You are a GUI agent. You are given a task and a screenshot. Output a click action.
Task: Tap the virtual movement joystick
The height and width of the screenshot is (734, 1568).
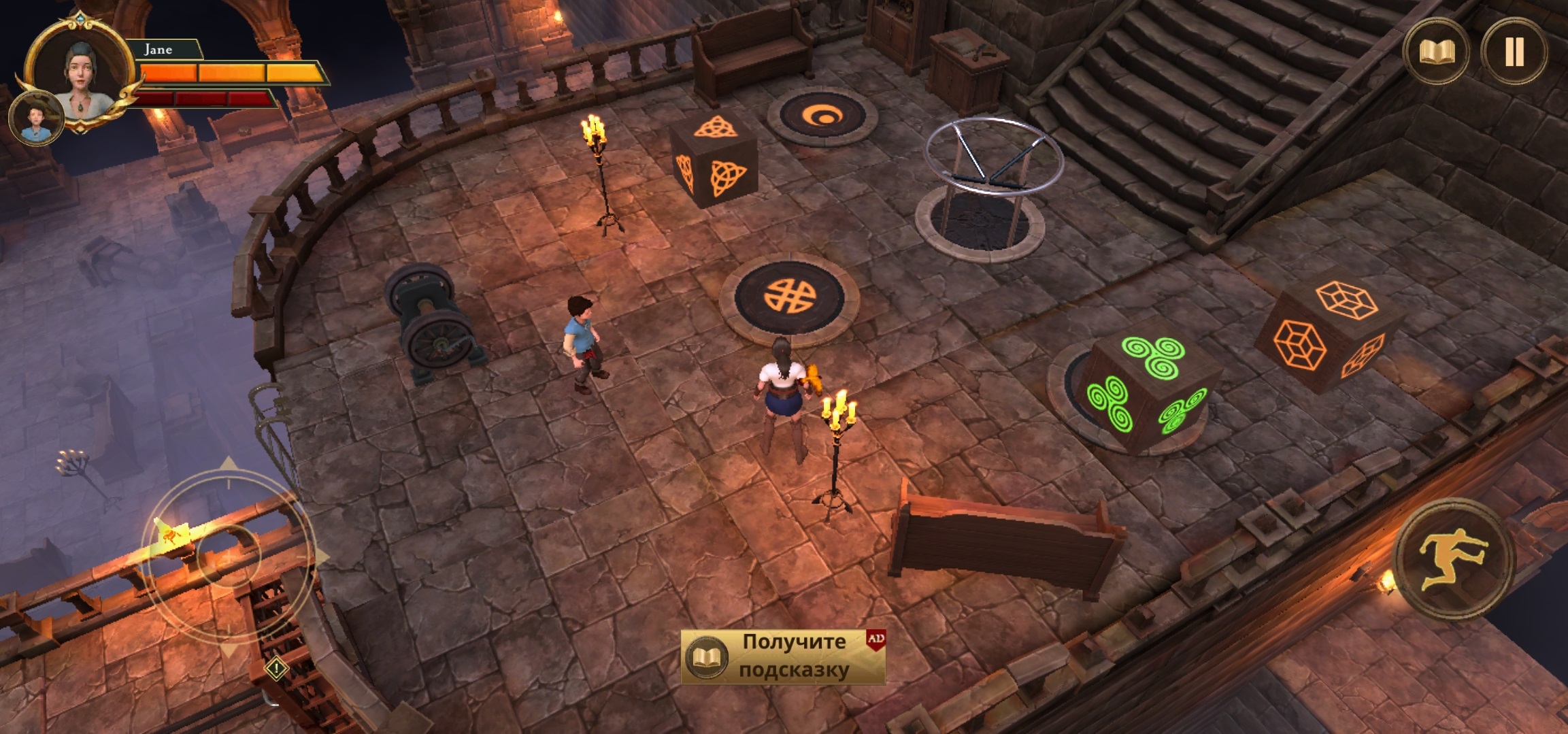click(229, 555)
